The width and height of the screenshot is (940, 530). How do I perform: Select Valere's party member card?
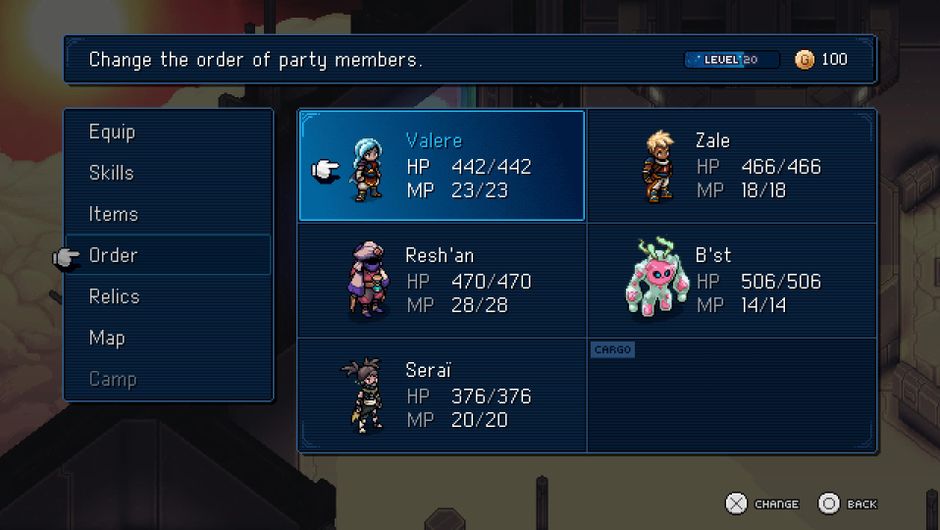(x=442, y=166)
